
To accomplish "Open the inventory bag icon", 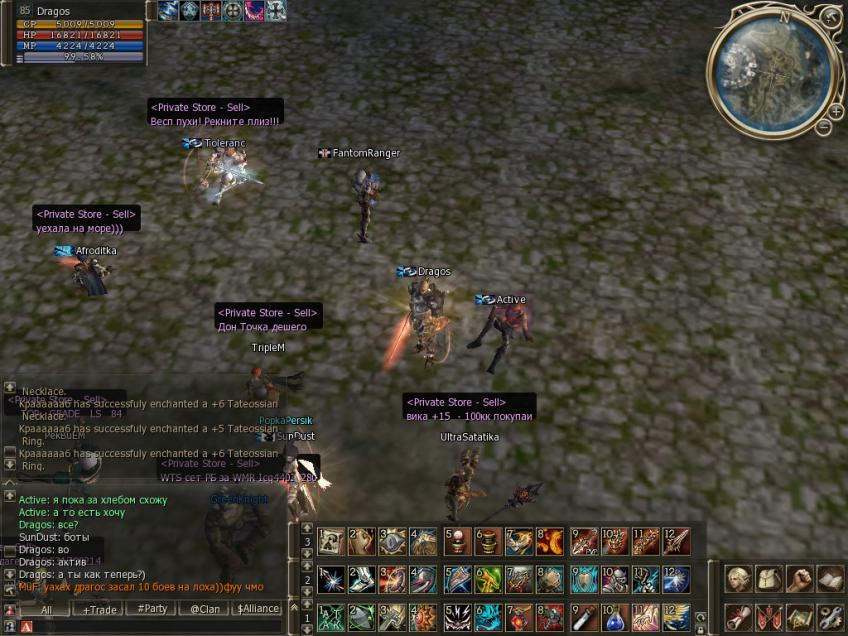I will pyautogui.click(x=769, y=579).
